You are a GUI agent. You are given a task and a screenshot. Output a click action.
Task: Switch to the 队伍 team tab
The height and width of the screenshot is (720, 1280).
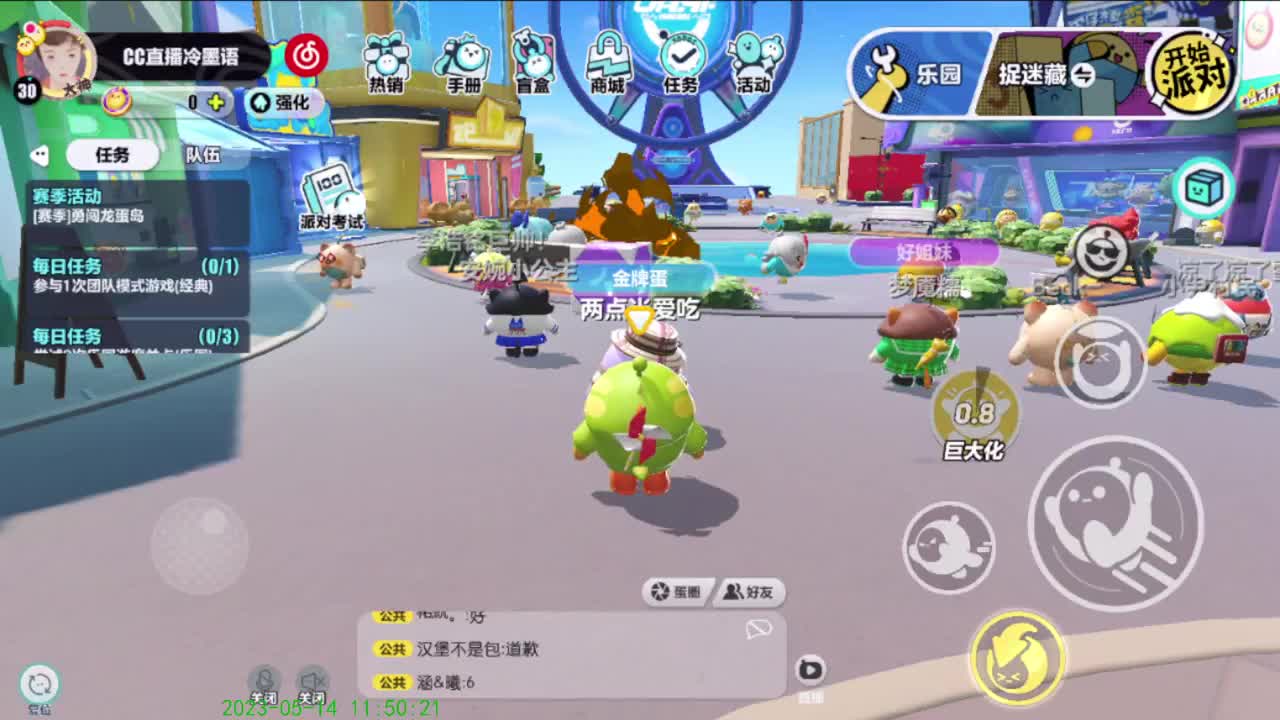click(x=200, y=155)
